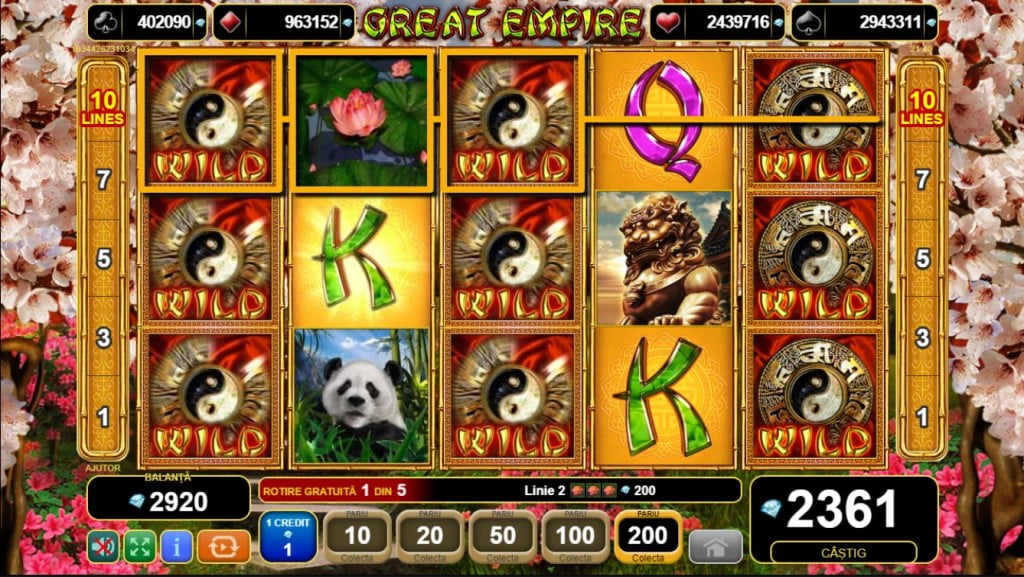Collect with the highlighted 200 bet button
This screenshot has width=1024, height=577.
point(648,538)
